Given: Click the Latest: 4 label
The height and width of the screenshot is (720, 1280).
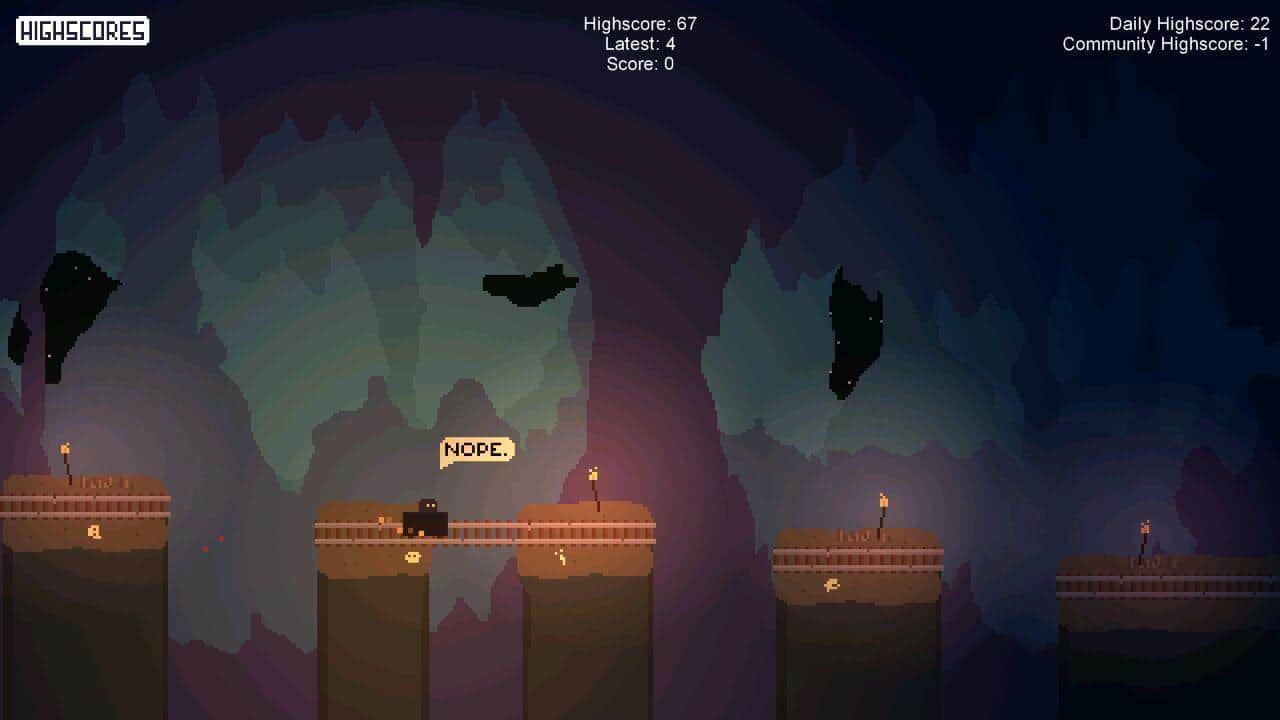Looking at the screenshot, I should click(x=640, y=44).
